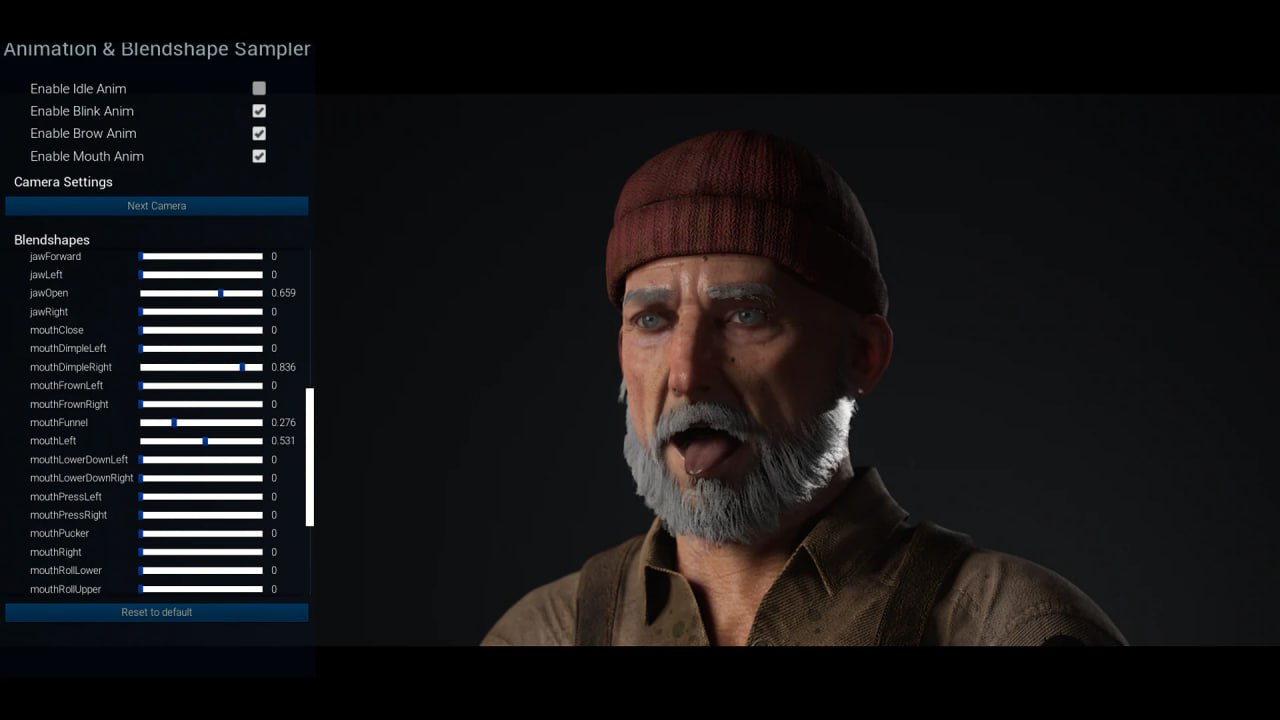Move the jawRight slider handle
The width and height of the screenshot is (1280, 720).
[200, 311]
